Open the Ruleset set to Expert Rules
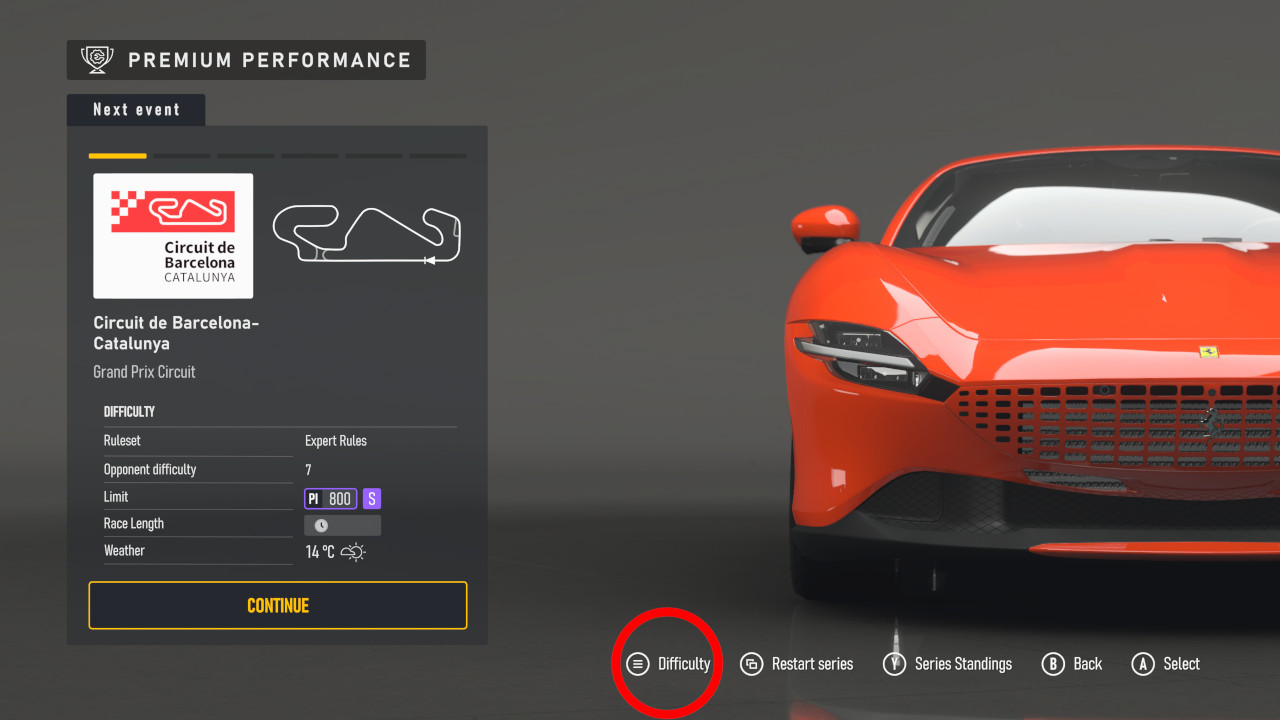The height and width of the screenshot is (720, 1280). tap(338, 440)
